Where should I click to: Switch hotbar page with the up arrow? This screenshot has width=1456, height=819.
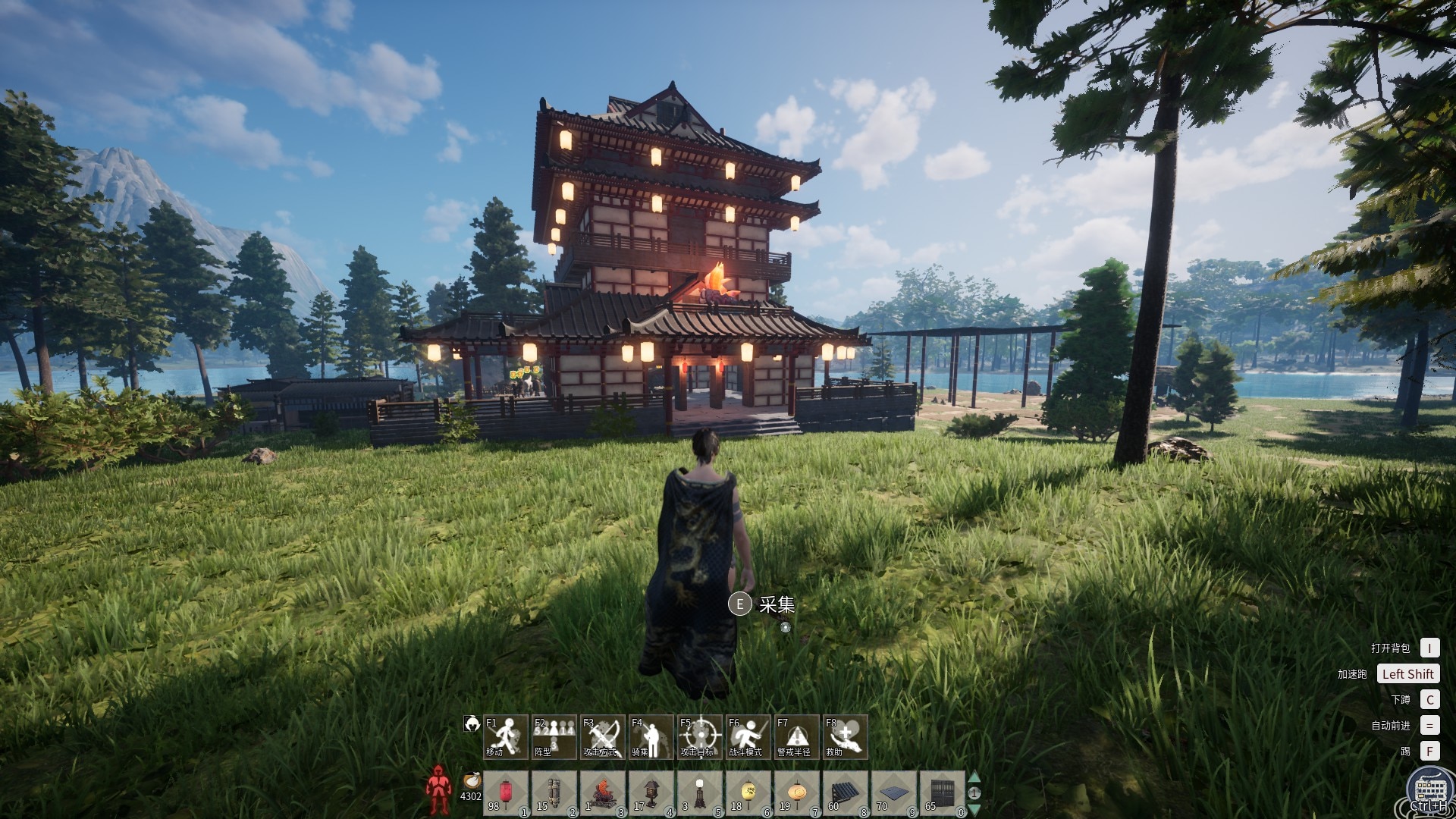click(x=974, y=777)
